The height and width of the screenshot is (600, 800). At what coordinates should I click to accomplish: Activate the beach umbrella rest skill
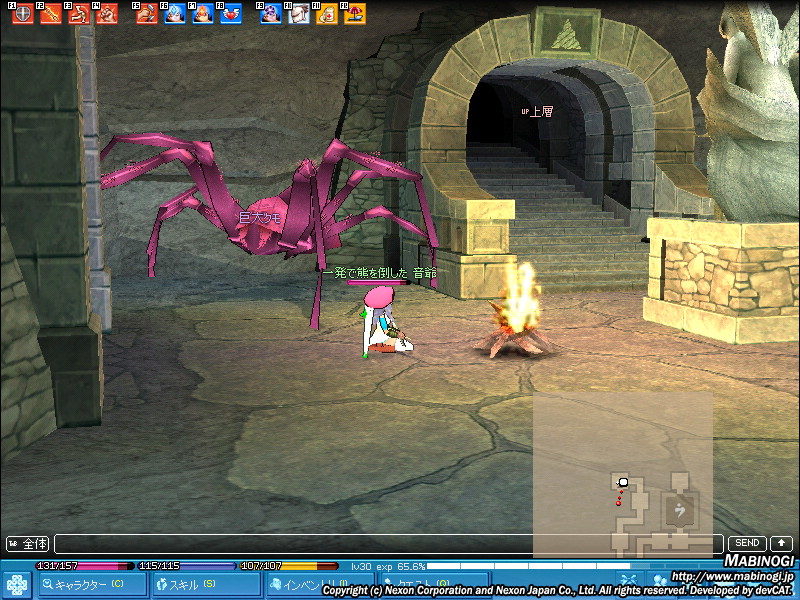(x=354, y=14)
